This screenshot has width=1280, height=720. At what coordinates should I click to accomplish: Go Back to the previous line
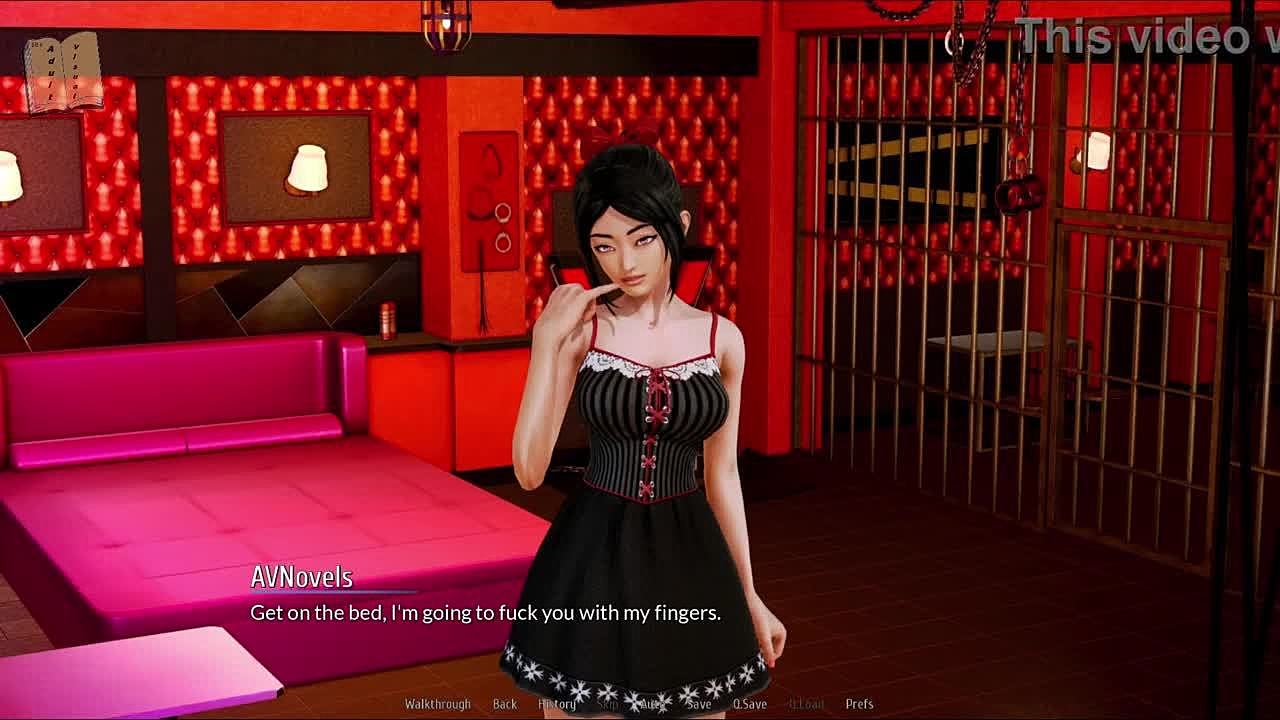click(505, 704)
